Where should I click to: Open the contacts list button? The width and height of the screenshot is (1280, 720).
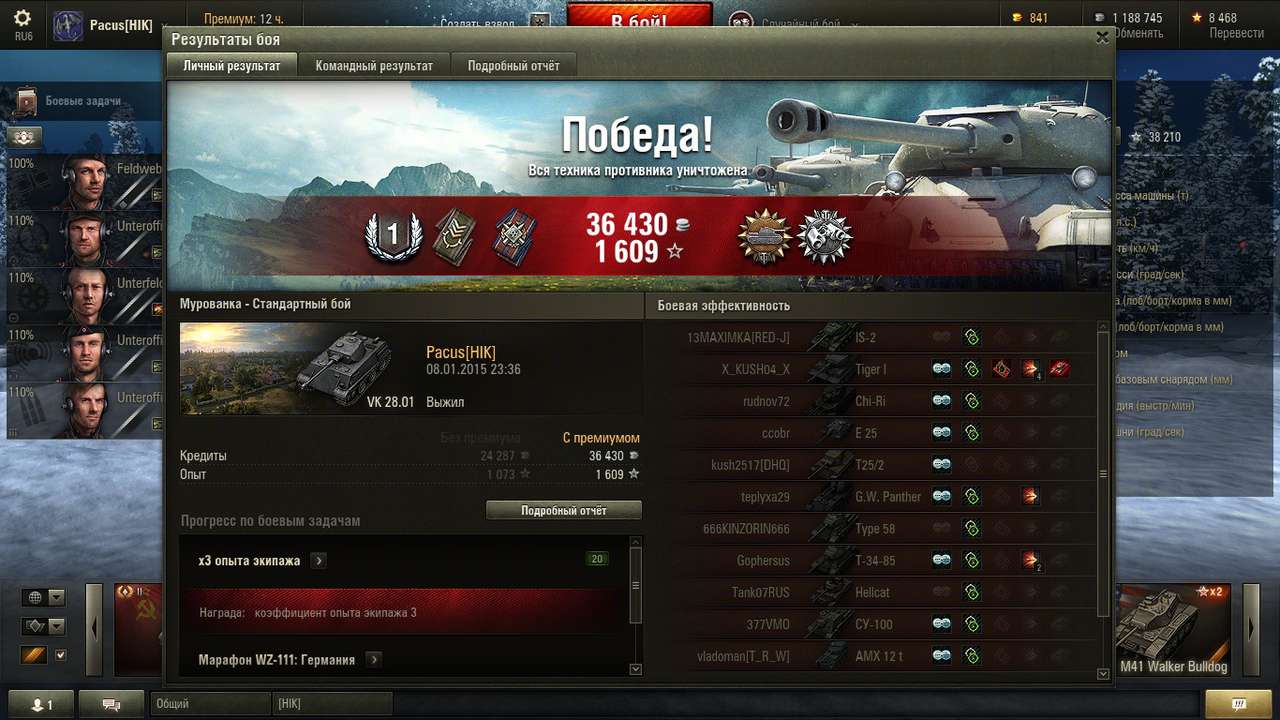coord(41,704)
